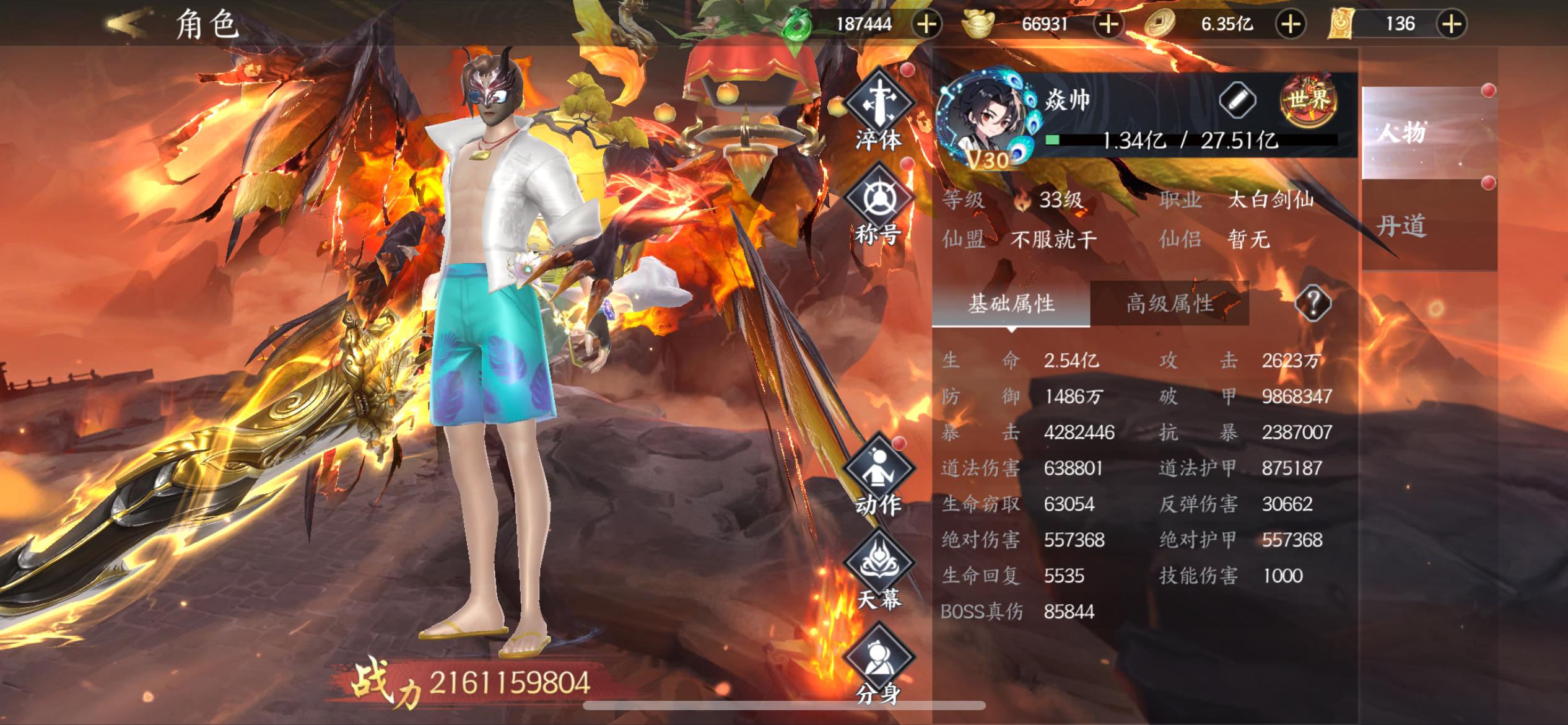Switch to the 高级属性 tab
1568x725 pixels.
point(1169,304)
